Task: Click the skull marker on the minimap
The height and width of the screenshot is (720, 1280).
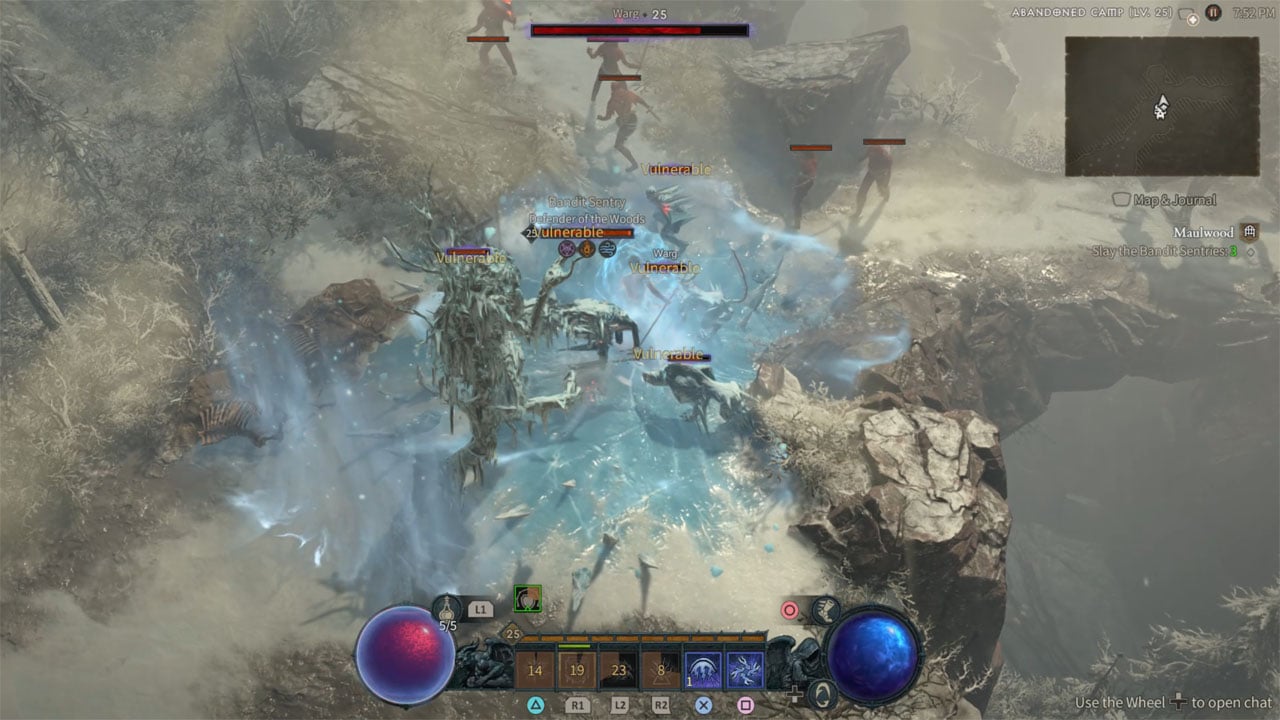Action: click(x=1160, y=113)
